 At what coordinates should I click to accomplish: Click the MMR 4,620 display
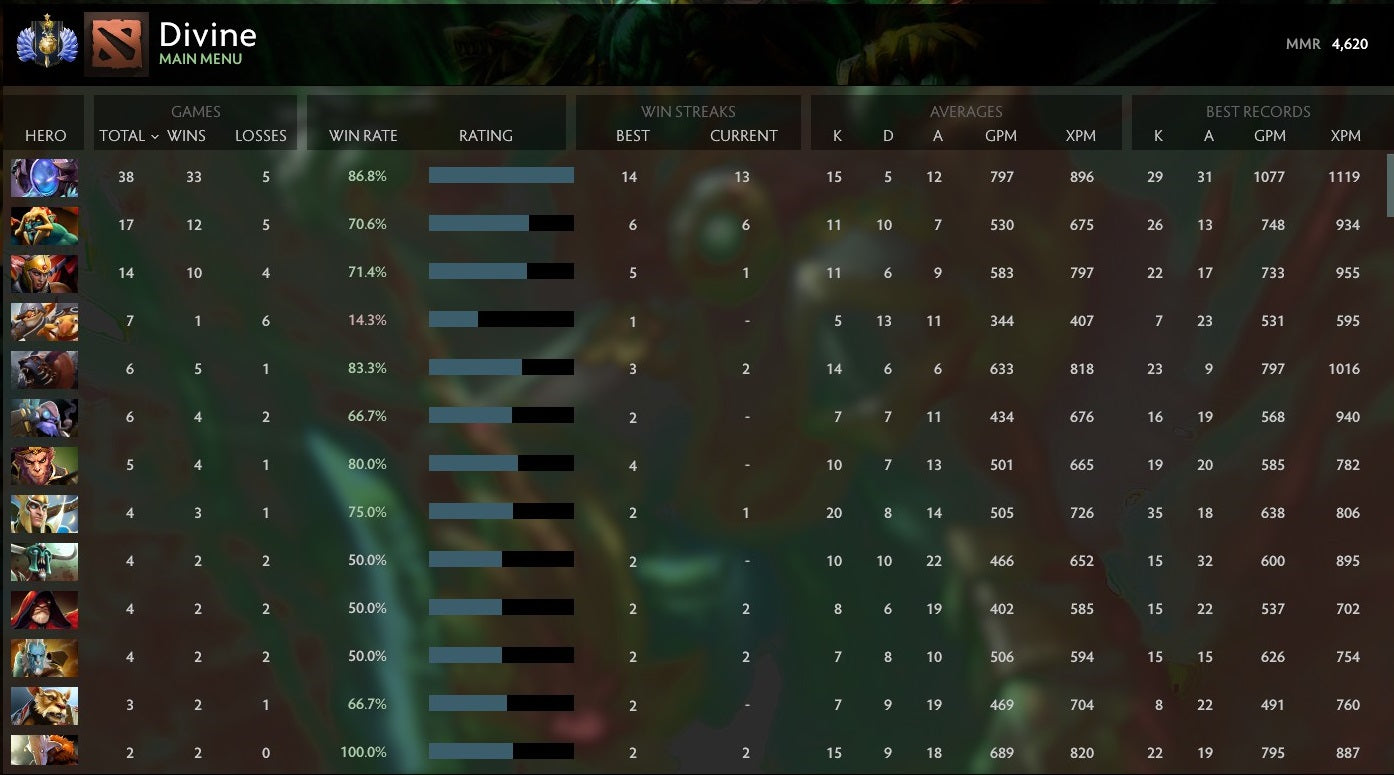click(1325, 44)
